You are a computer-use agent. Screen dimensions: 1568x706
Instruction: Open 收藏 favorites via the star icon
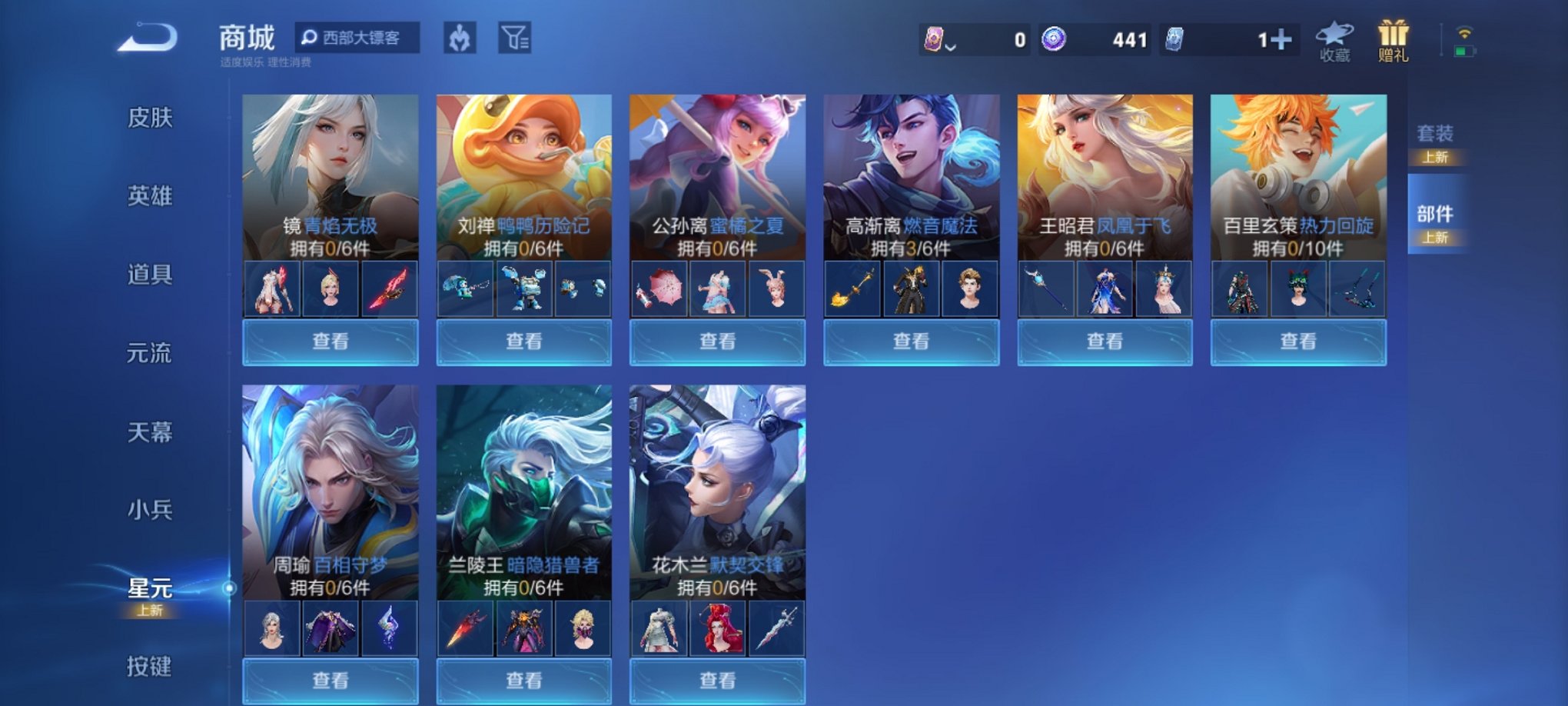pyautogui.click(x=1336, y=38)
